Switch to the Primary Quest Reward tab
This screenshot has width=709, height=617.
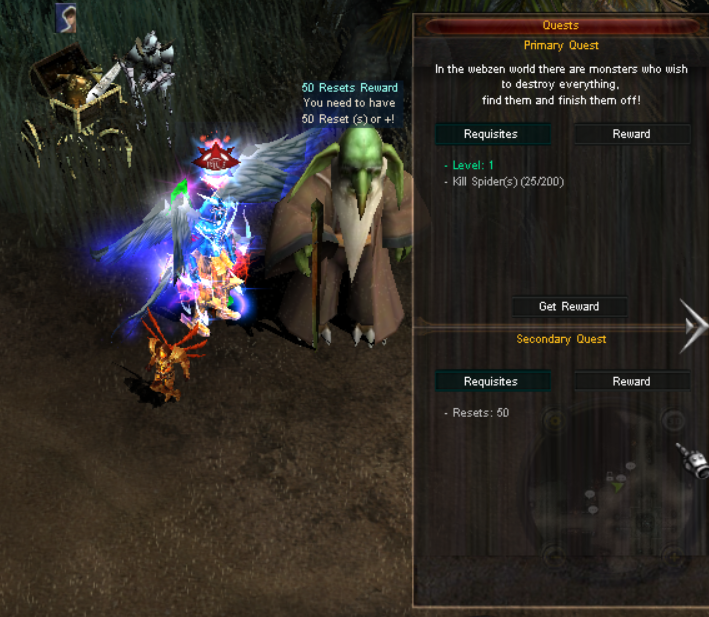tap(631, 134)
